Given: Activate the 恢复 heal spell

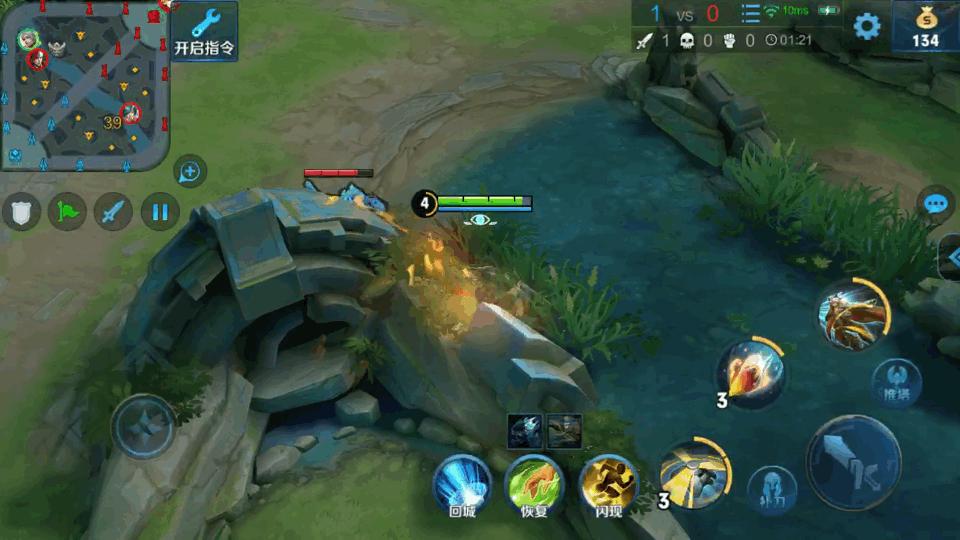Looking at the screenshot, I should tap(533, 484).
